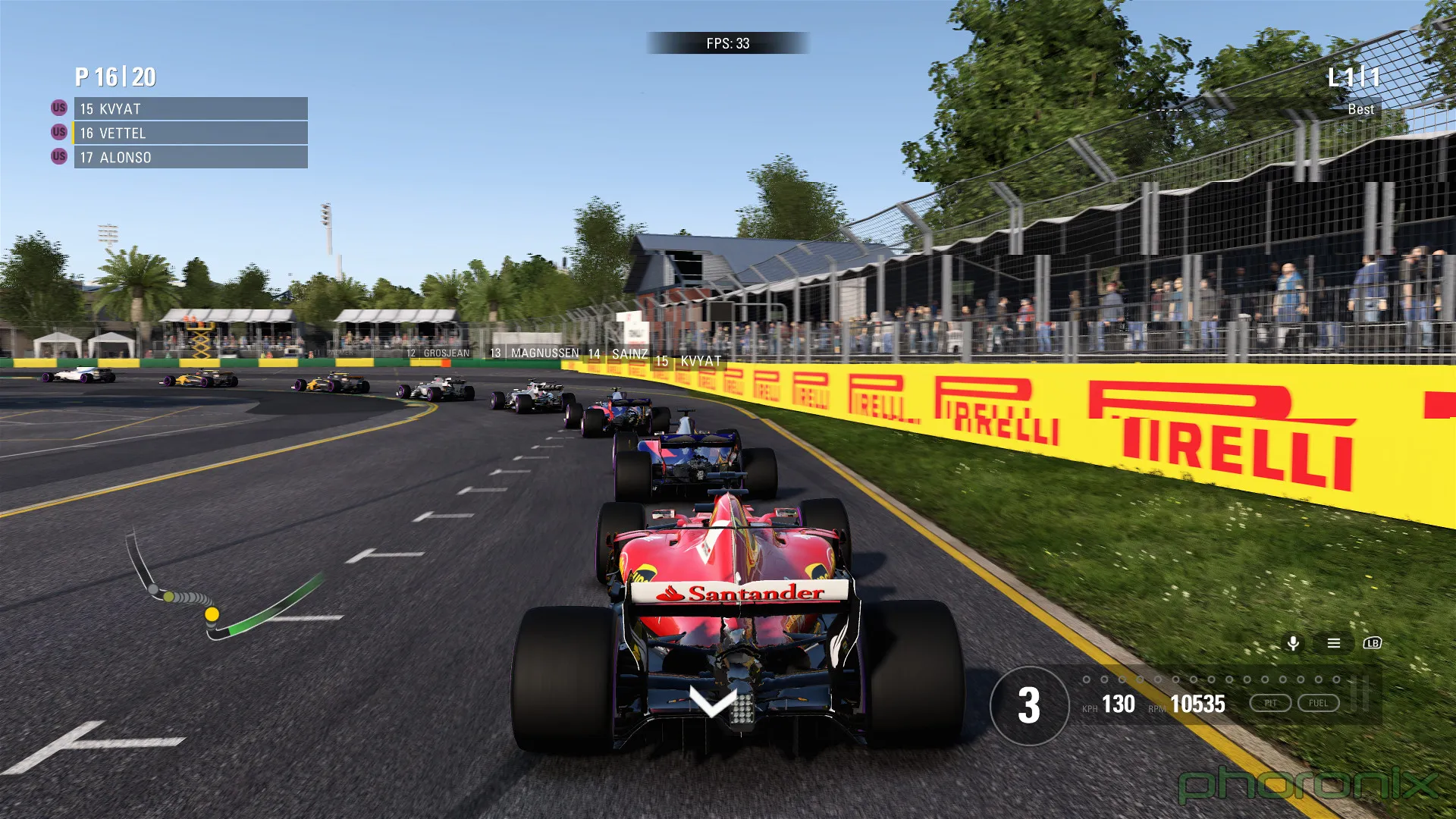Viewport: 1456px width, 819px height.
Task: Click the US tyre badge next to ALONSO
Action: click(x=58, y=157)
